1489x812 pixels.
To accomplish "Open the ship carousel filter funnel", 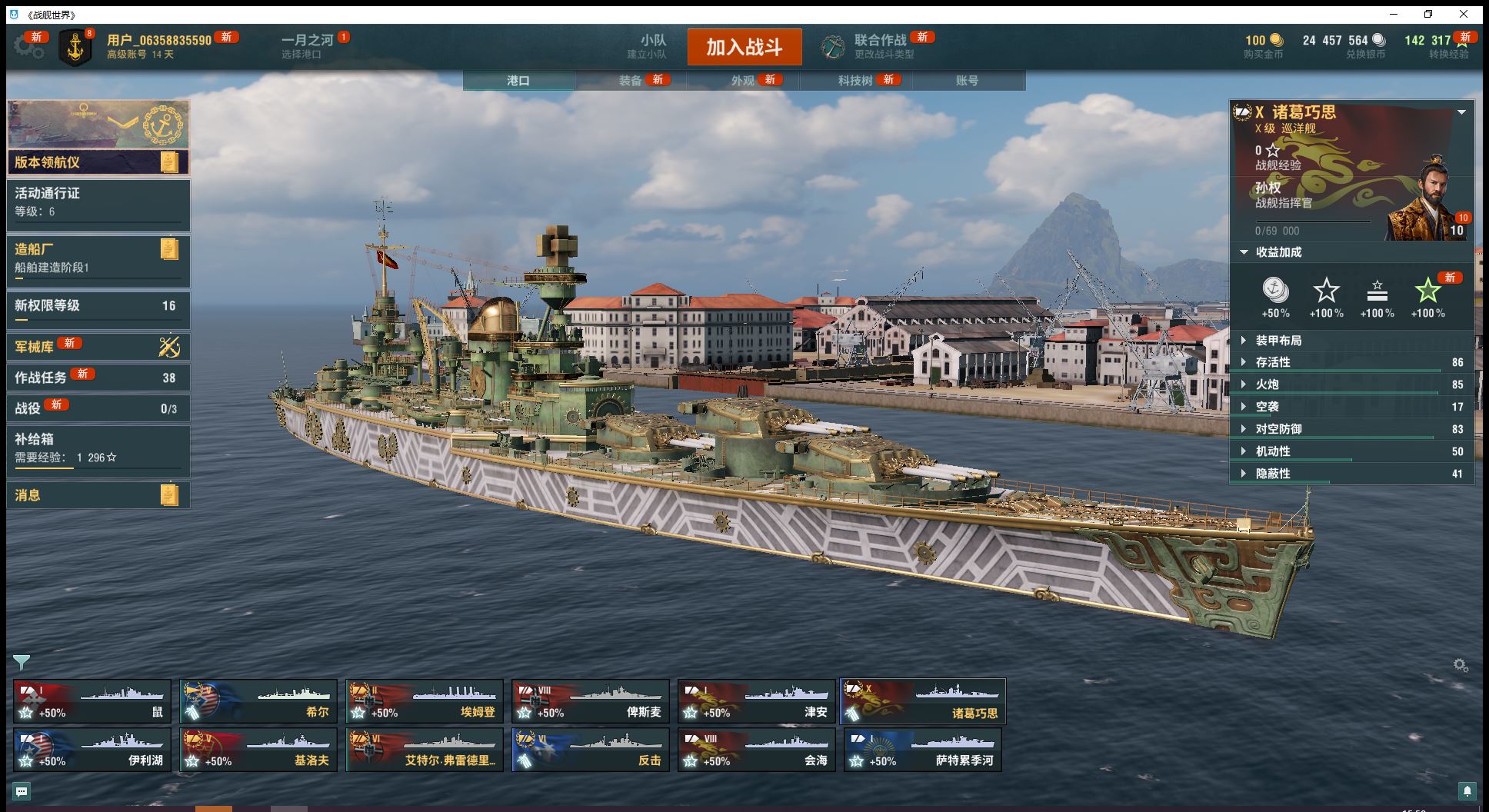I will click(22, 662).
